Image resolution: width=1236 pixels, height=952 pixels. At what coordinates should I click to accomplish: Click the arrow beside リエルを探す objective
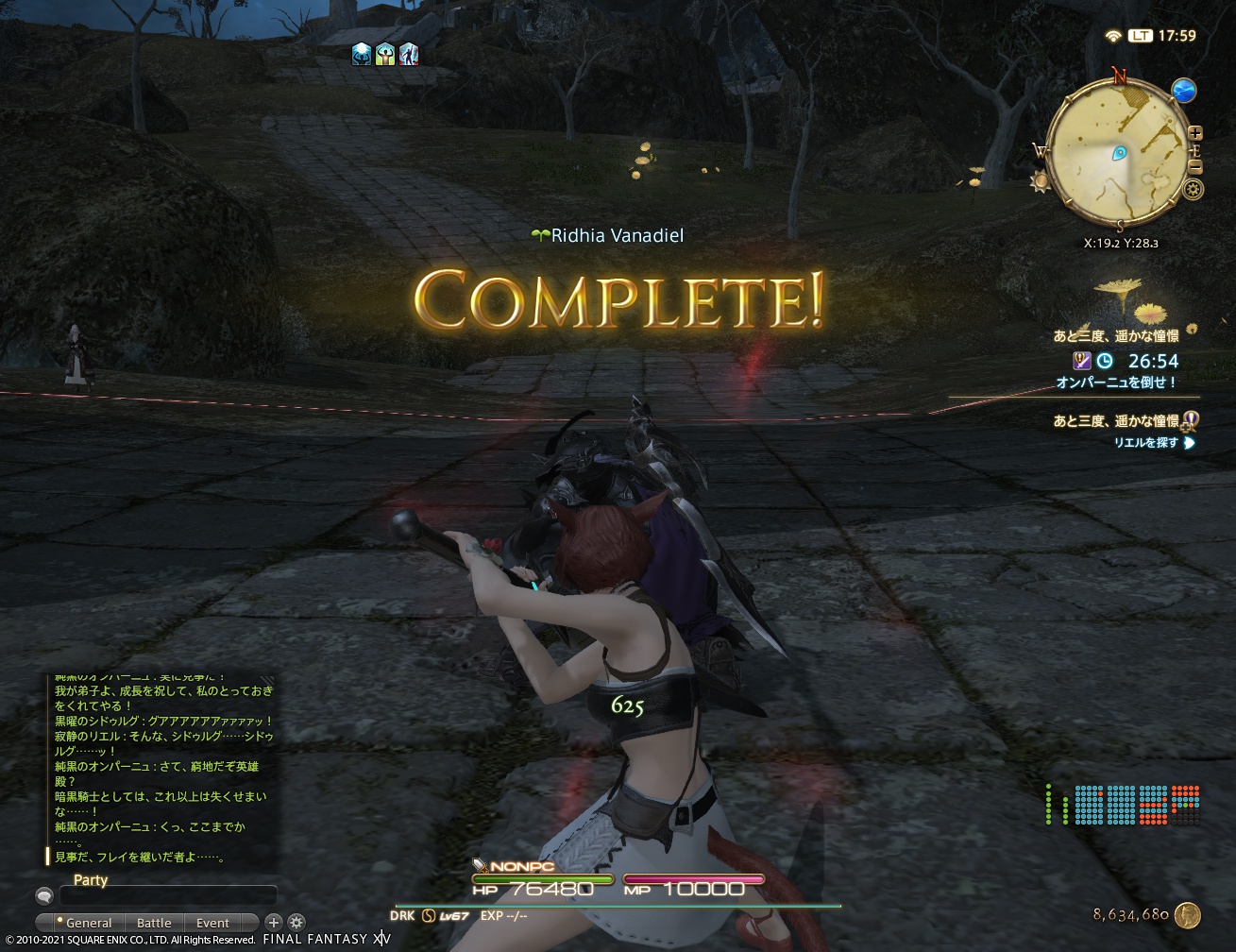[x=1190, y=441]
